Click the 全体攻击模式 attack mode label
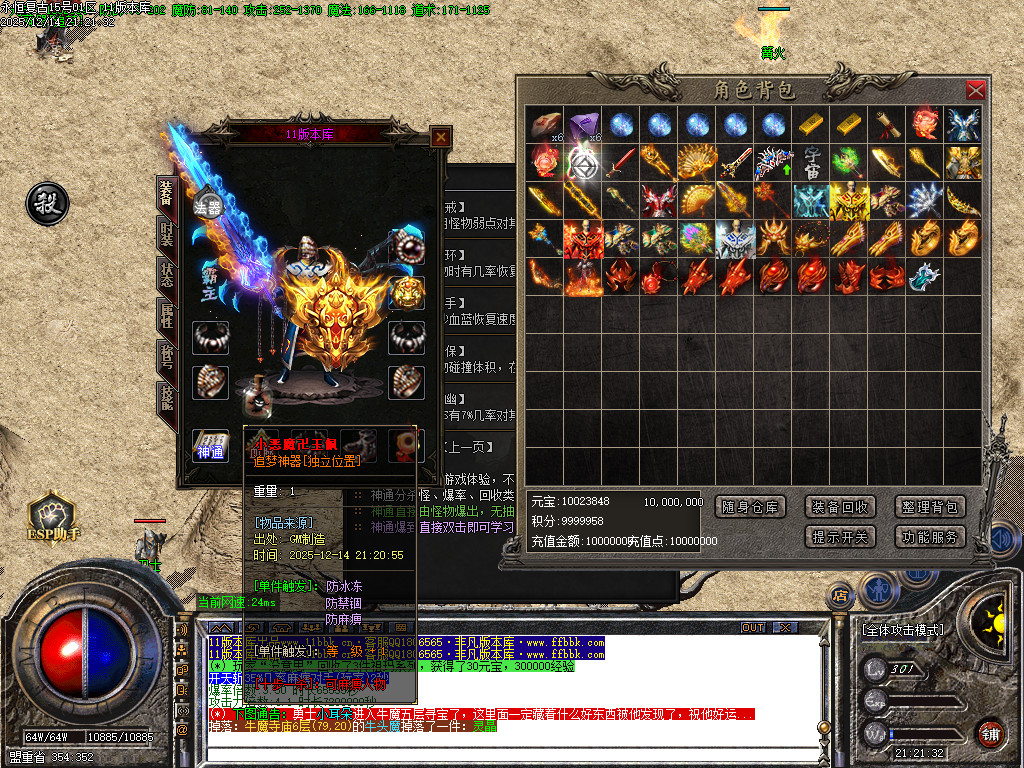Image resolution: width=1024 pixels, height=768 pixels. tap(902, 631)
